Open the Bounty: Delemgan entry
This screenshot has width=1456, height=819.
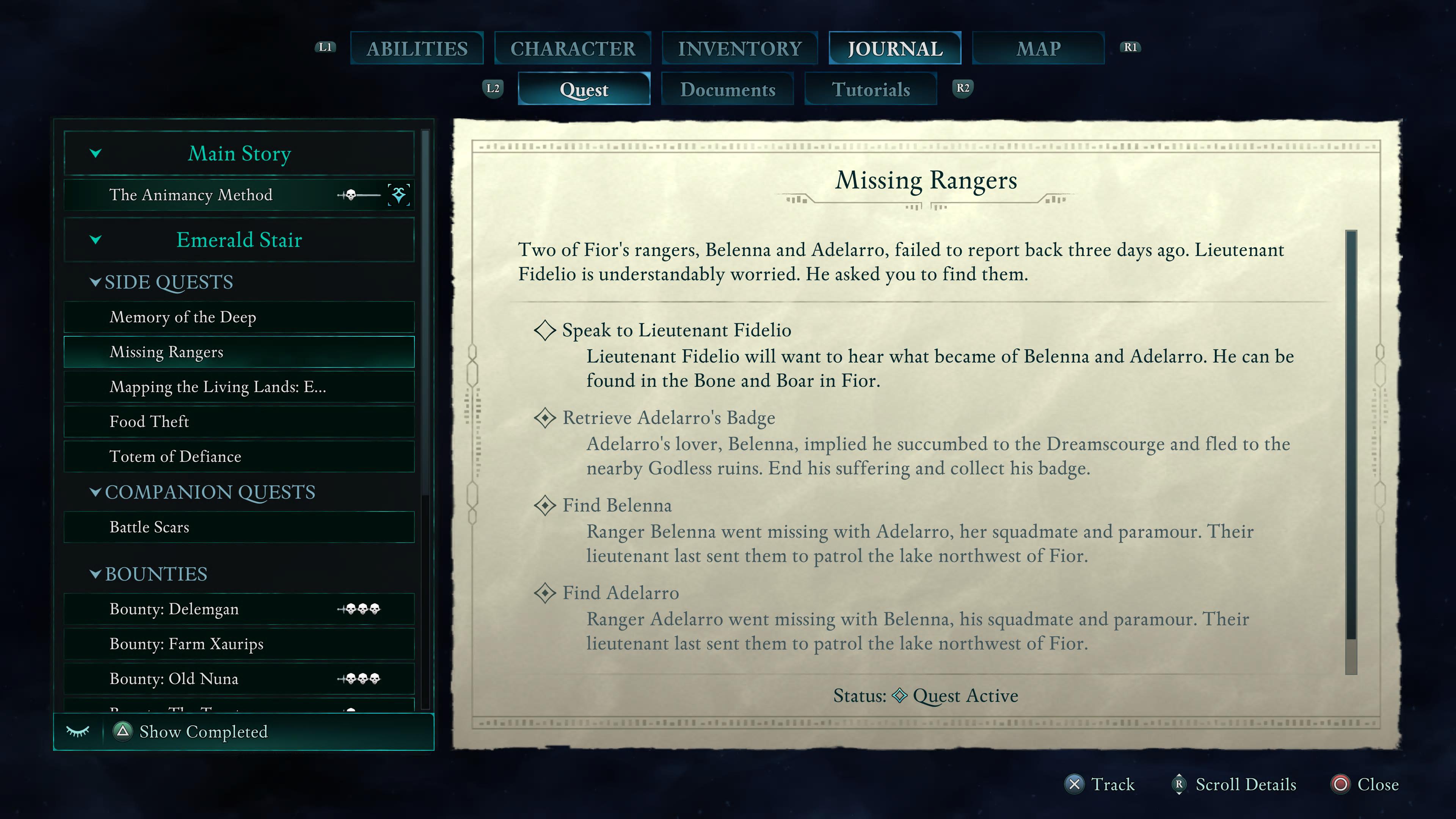tap(174, 609)
